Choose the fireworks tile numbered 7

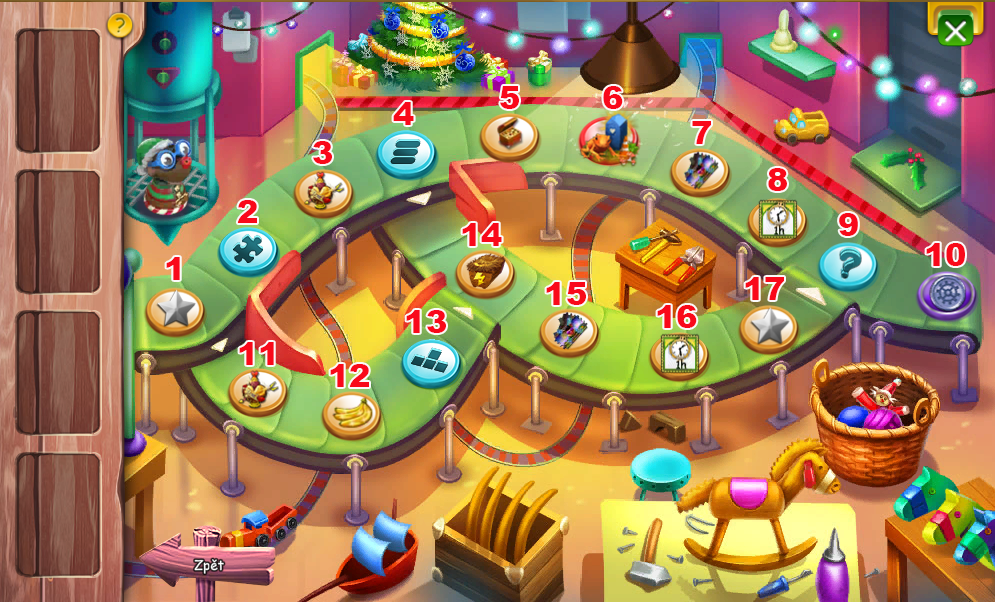tap(698, 170)
